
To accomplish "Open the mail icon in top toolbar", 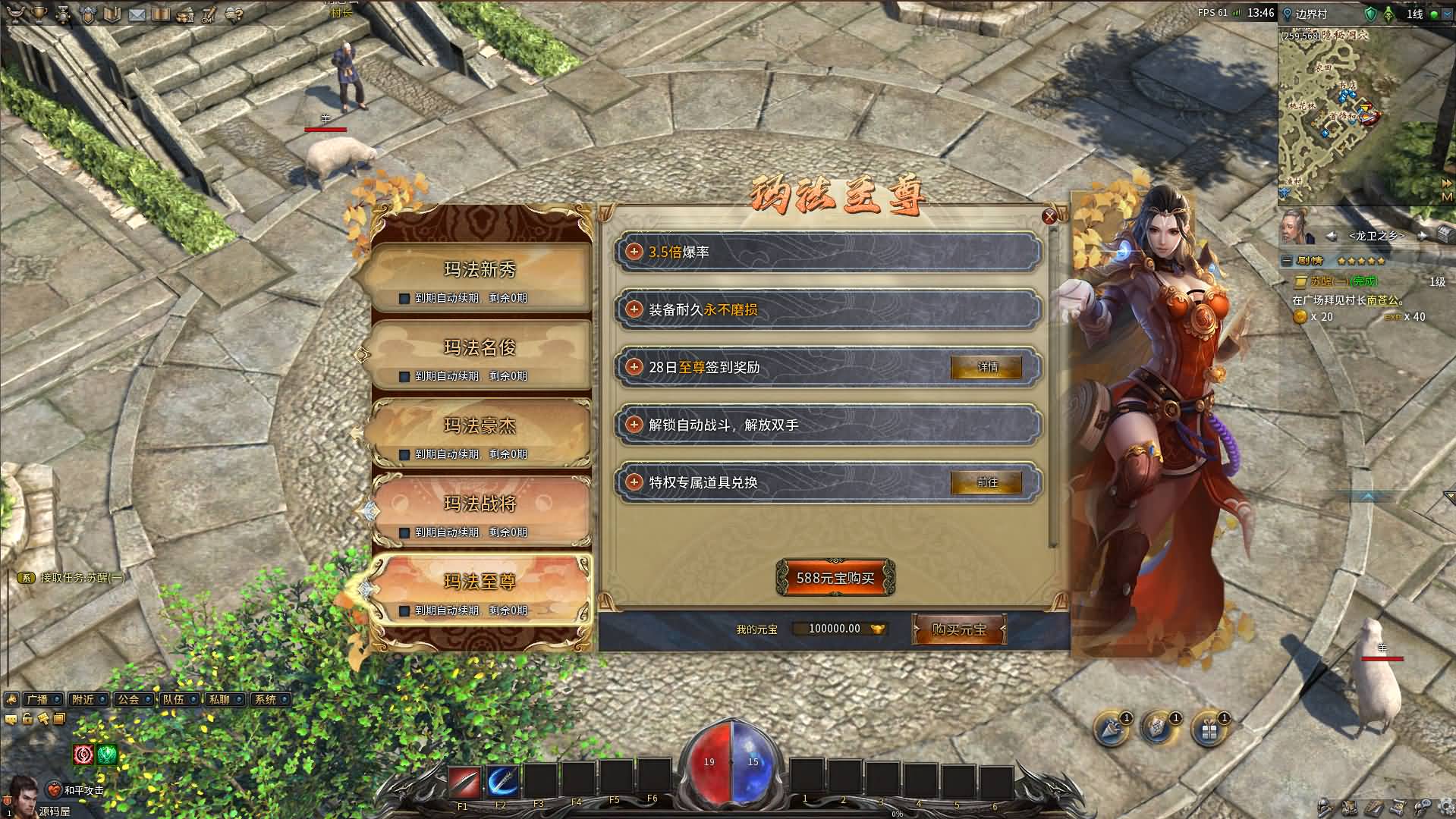I will [137, 14].
